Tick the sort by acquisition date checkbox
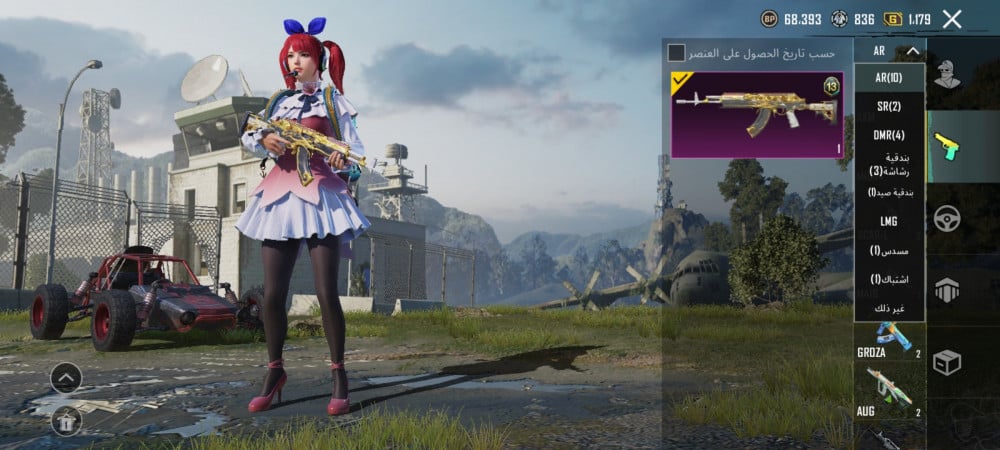Screen dimensions: 1000x450 point(677,52)
